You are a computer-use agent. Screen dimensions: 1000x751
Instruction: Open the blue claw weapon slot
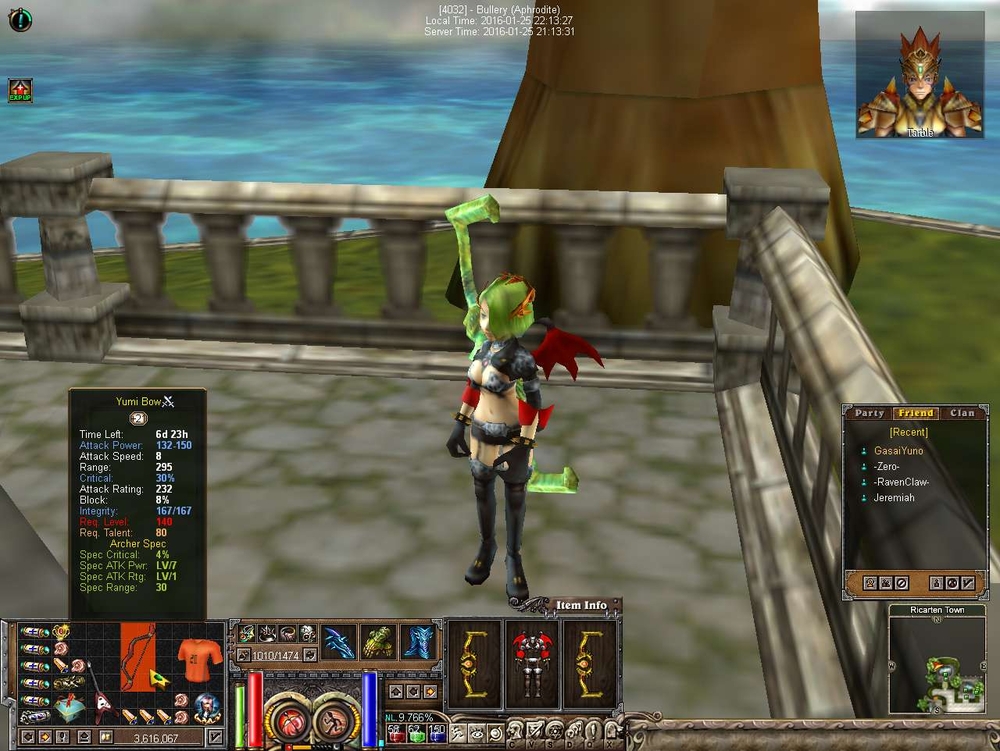click(339, 642)
